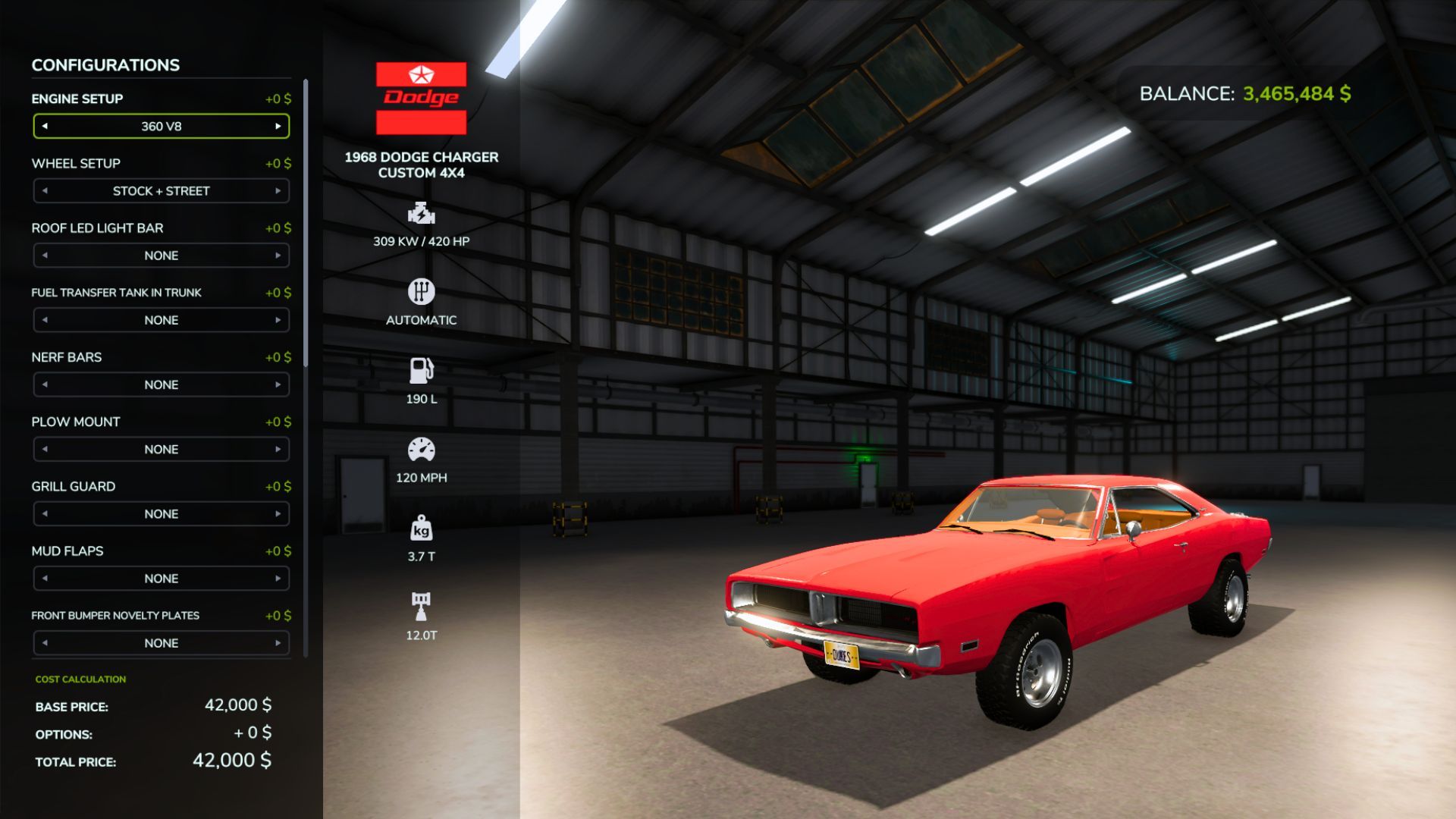Cycle Engine Setup forward with right arrow

280,126
